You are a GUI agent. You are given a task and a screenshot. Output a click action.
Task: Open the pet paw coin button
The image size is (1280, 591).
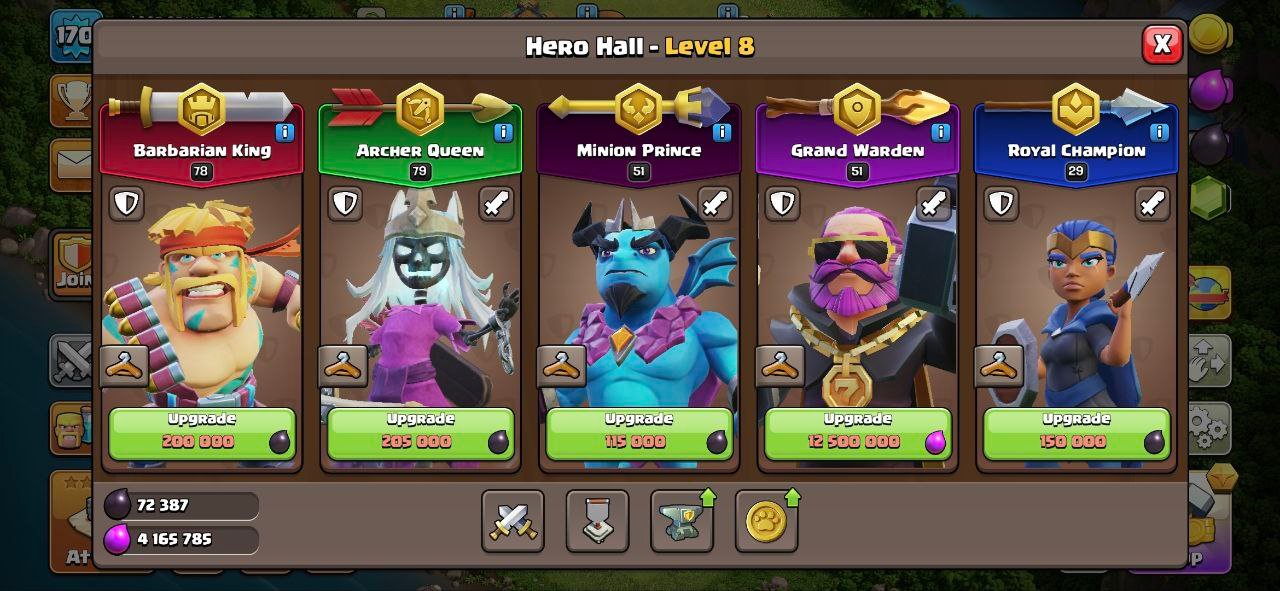(766, 521)
